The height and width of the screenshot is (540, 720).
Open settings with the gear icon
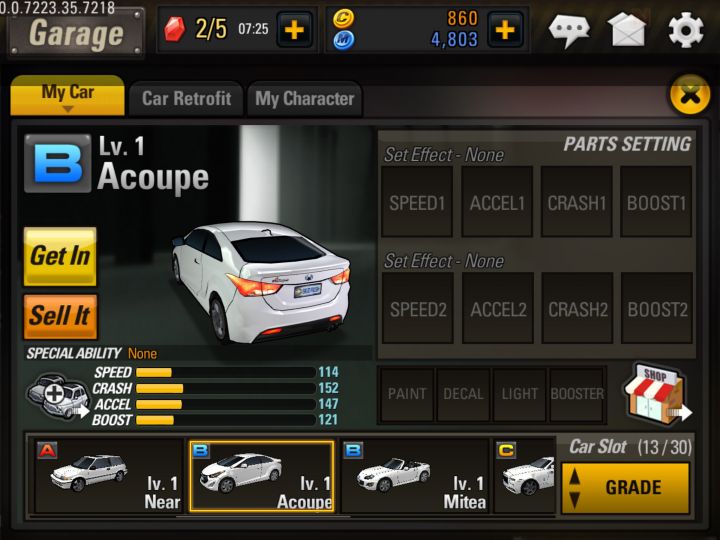coord(685,30)
